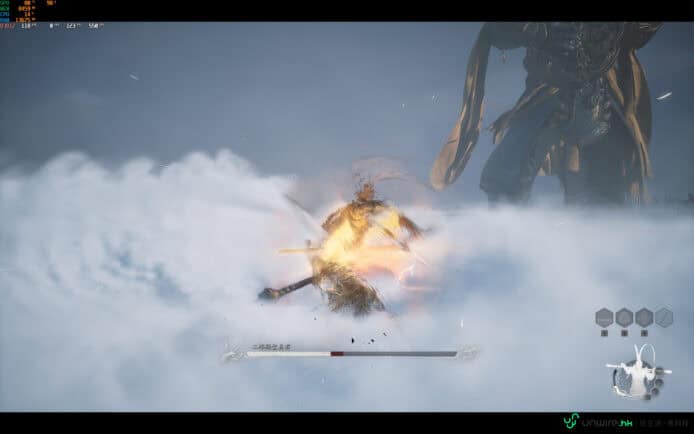The image size is (694, 434).
Task: Activate the lighter hexagon spell with diagonal stroke
Action: (x=663, y=318)
